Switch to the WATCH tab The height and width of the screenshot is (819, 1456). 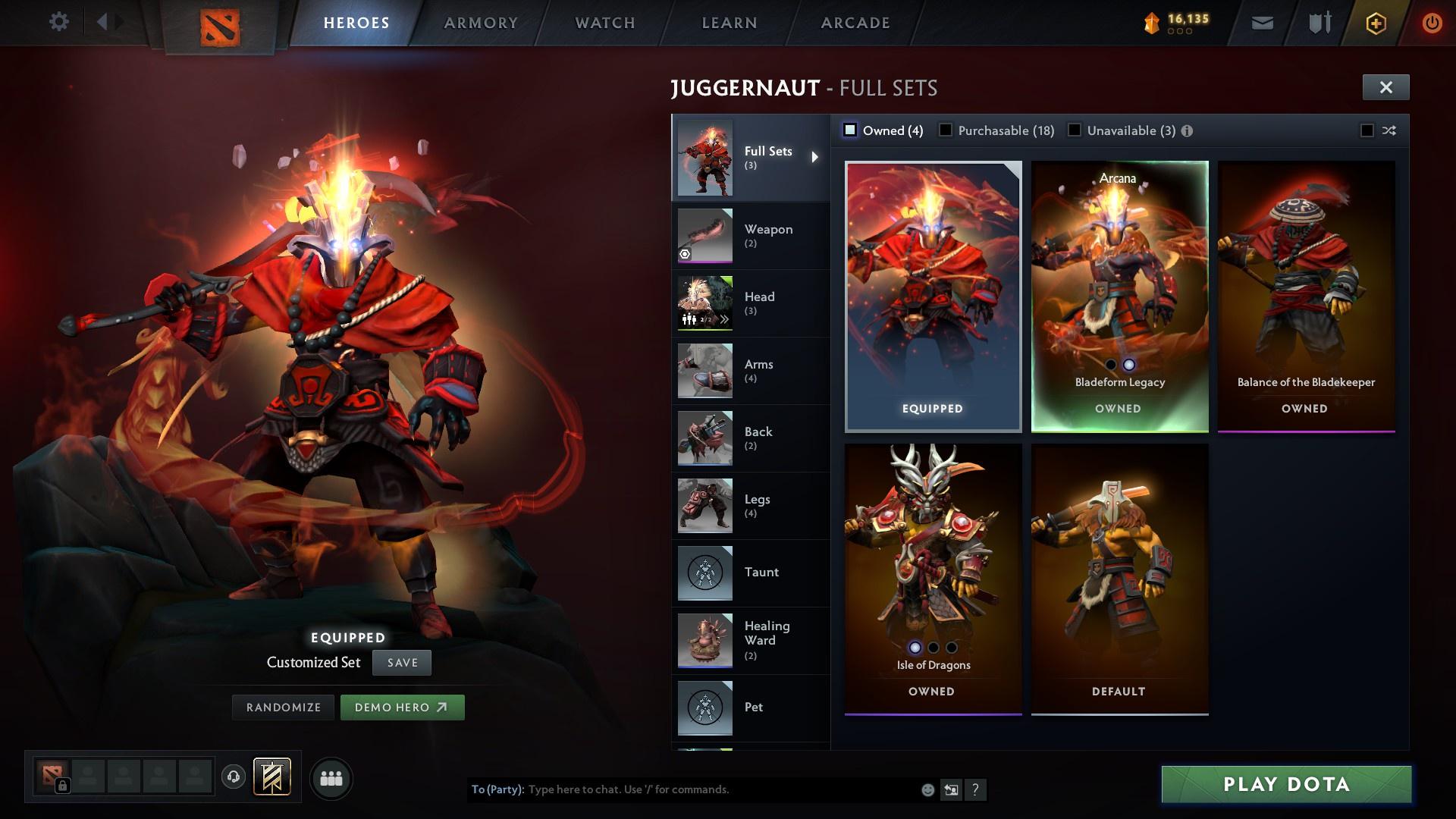[604, 23]
